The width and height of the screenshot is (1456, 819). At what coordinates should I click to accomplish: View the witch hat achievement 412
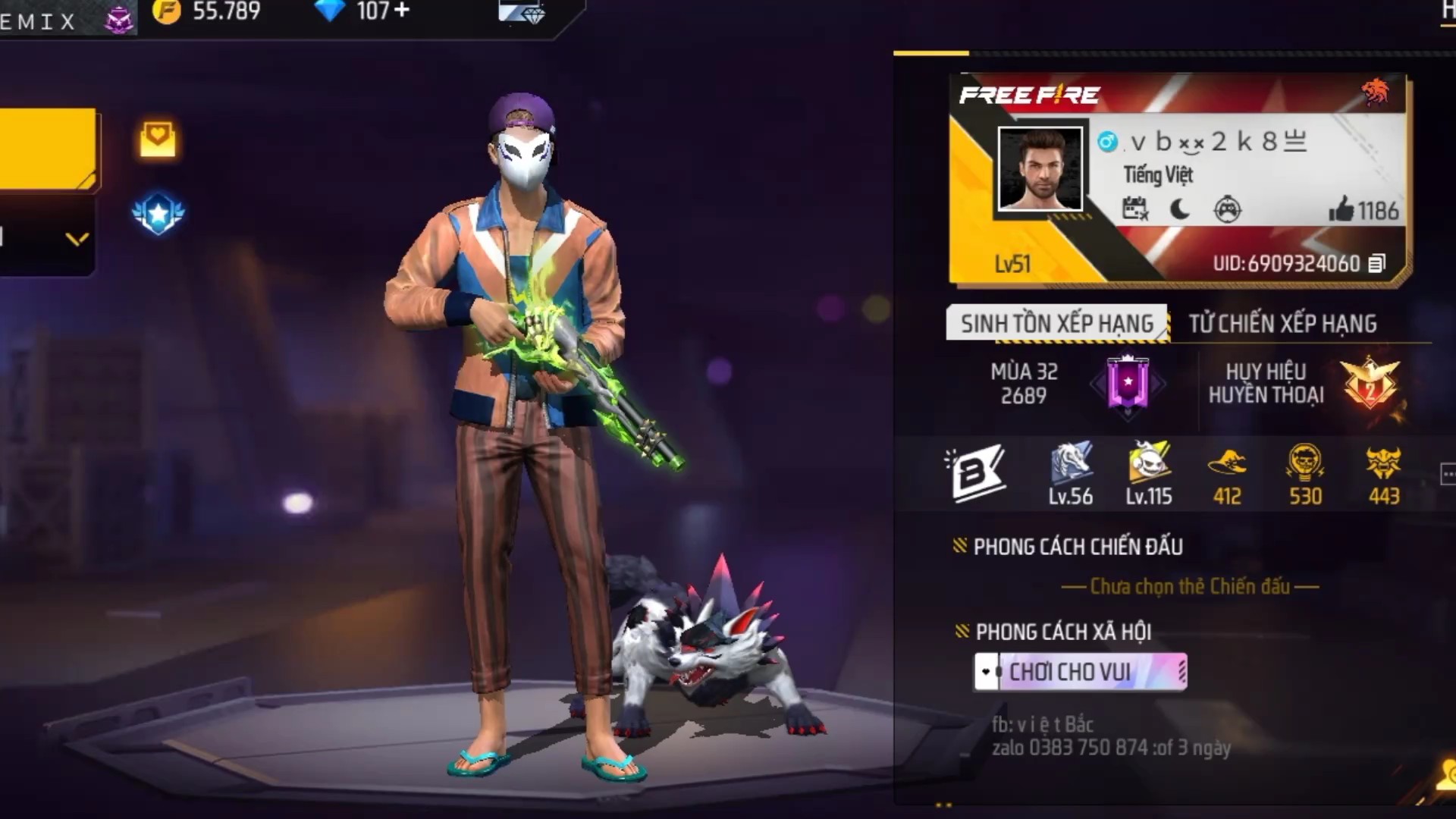1227,473
